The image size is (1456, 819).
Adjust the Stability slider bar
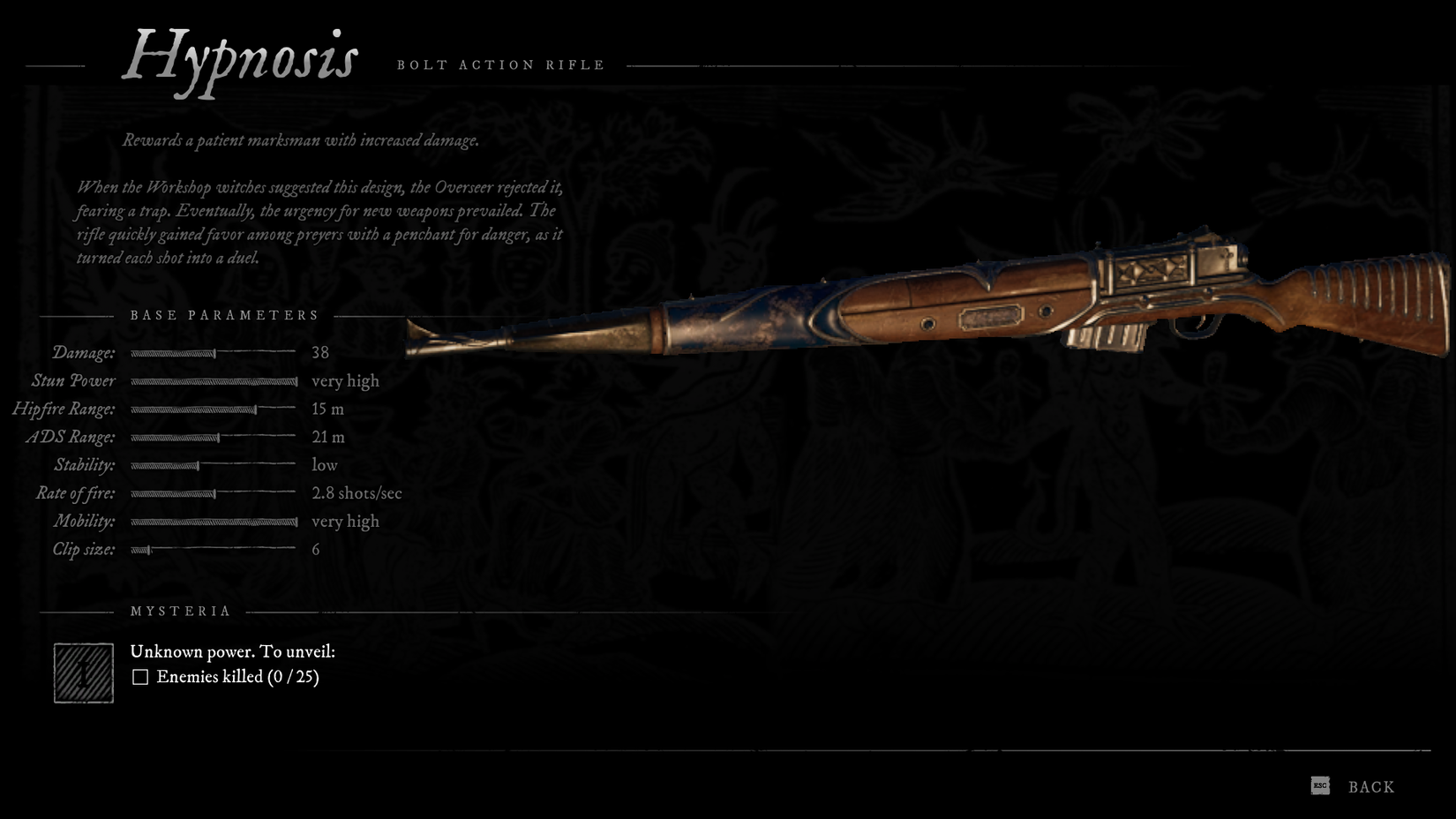point(214,465)
